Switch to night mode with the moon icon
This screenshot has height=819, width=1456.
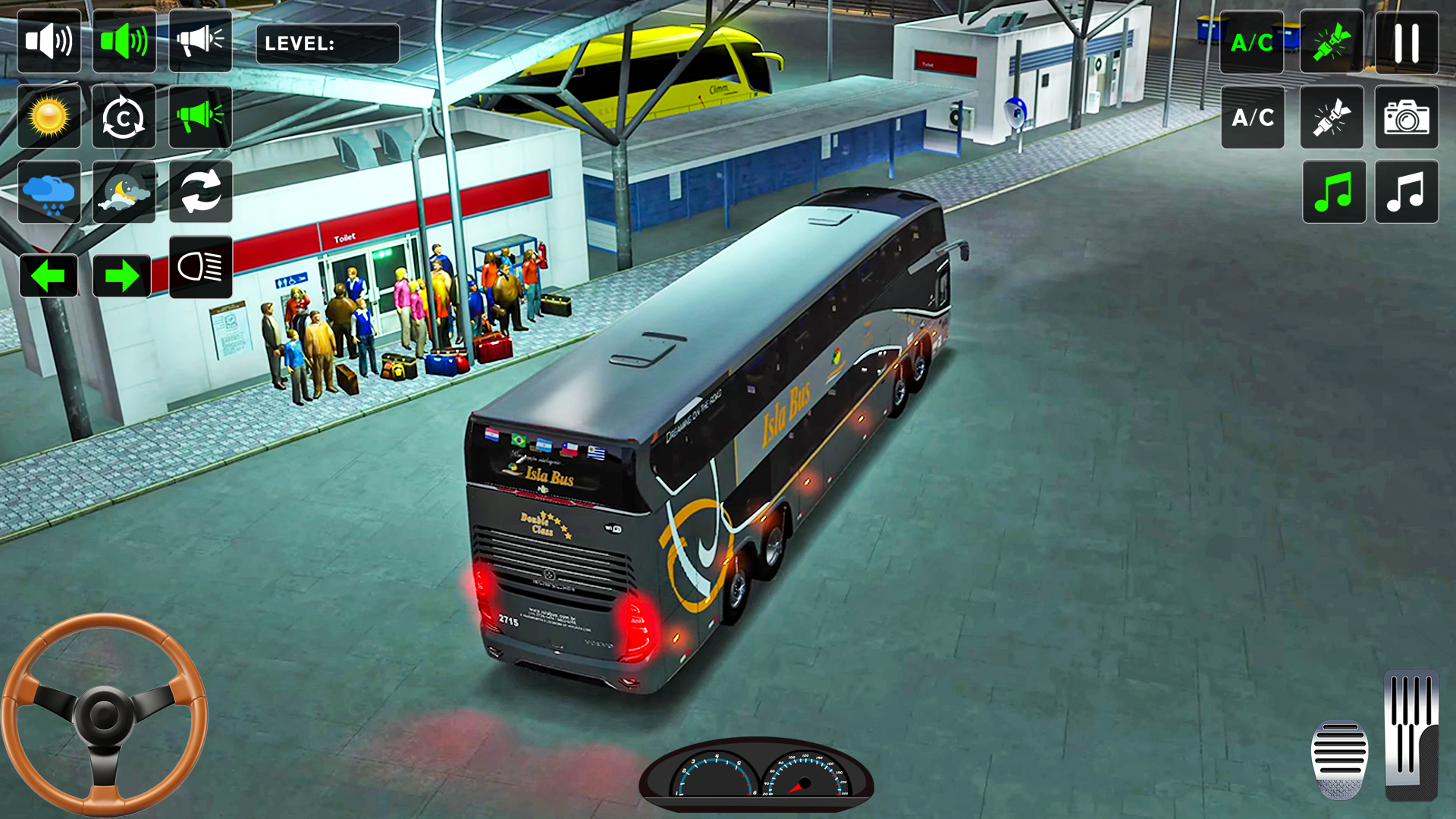(x=124, y=192)
